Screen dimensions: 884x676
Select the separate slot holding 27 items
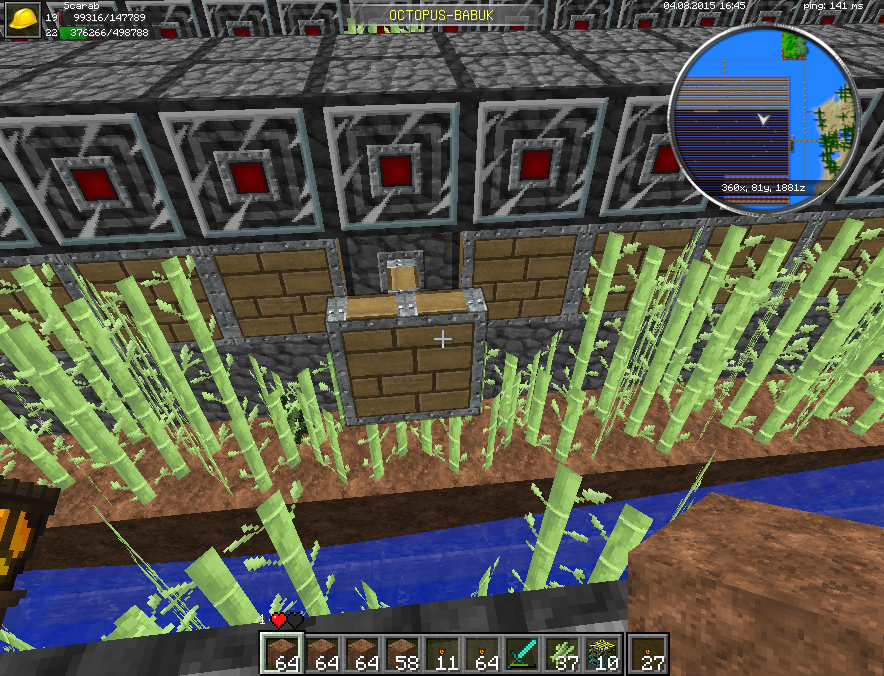[650, 653]
